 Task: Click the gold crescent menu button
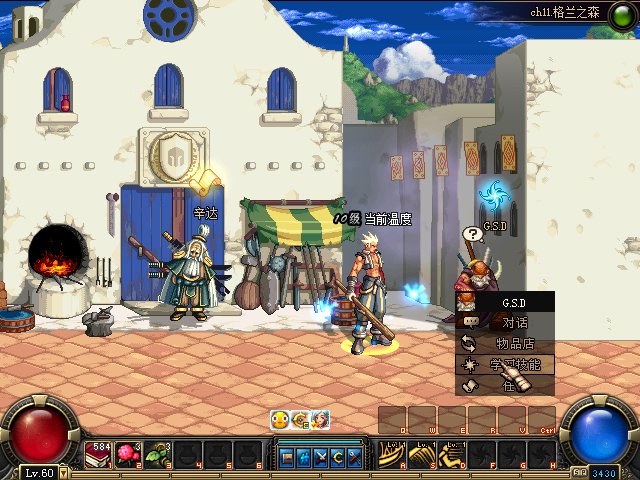click(338, 457)
